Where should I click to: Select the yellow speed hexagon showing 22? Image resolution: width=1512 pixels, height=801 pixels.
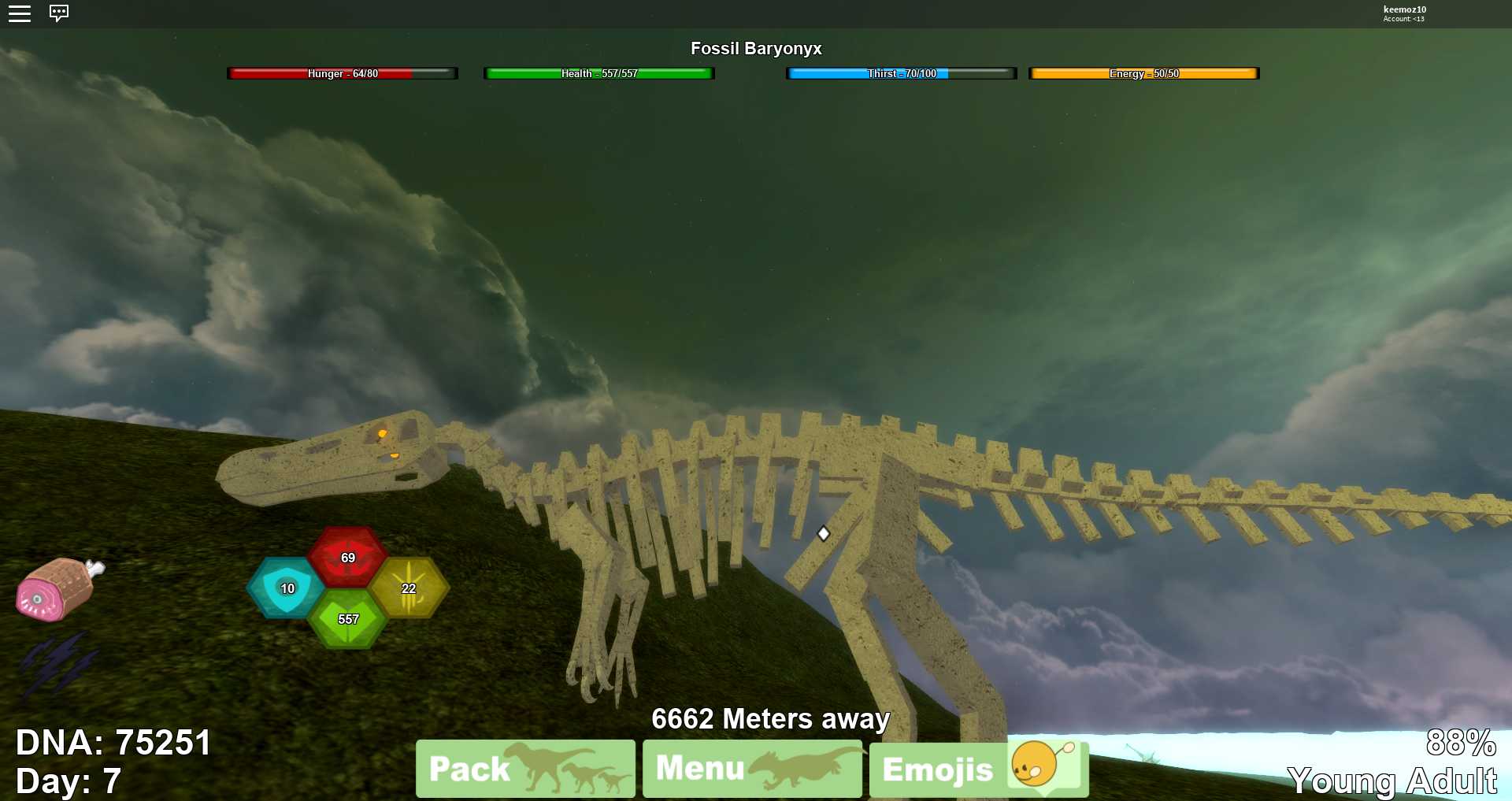[409, 588]
